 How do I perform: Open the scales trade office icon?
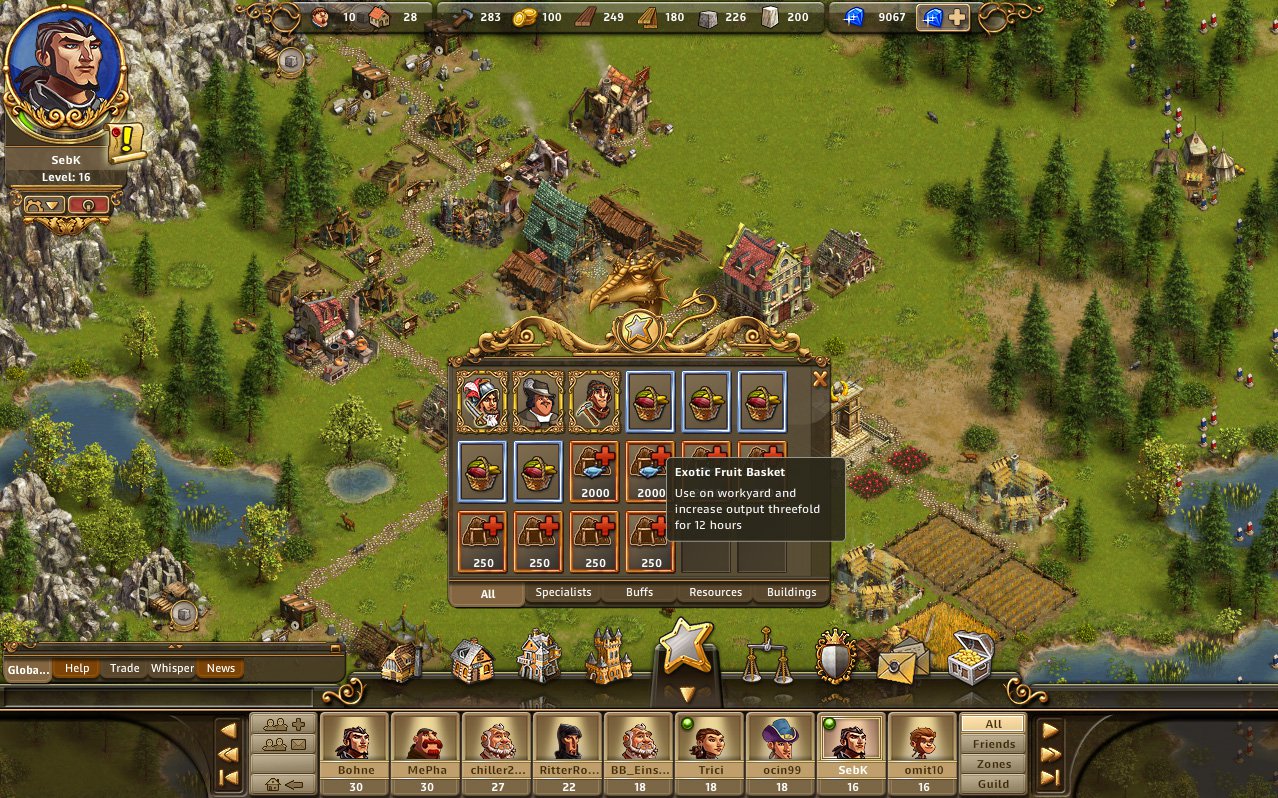(767, 656)
